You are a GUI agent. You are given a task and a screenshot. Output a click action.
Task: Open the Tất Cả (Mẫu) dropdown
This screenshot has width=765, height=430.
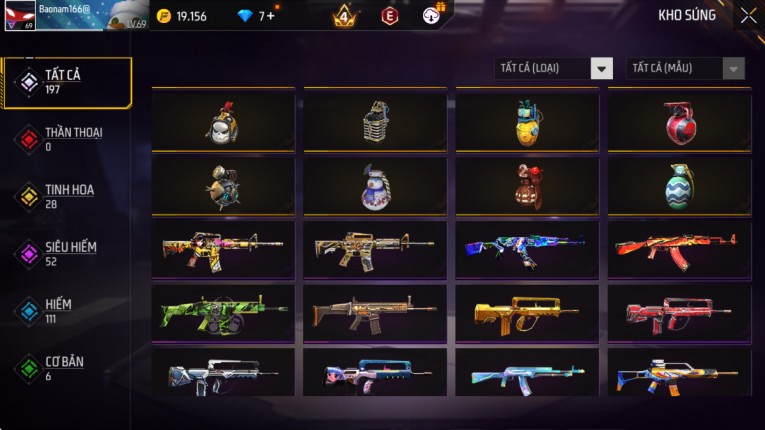click(685, 68)
